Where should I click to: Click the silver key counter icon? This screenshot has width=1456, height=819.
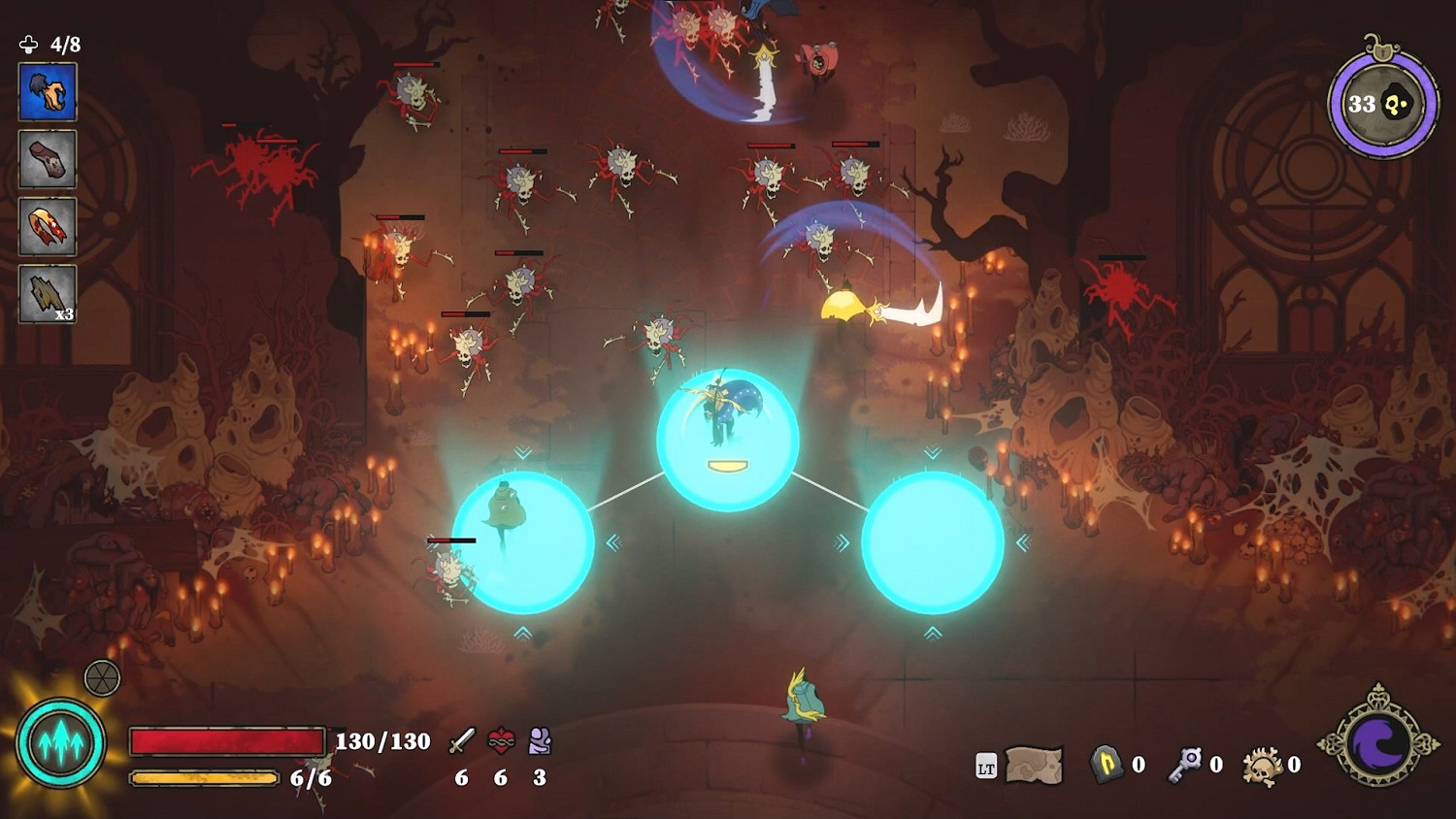pyautogui.click(x=1184, y=765)
